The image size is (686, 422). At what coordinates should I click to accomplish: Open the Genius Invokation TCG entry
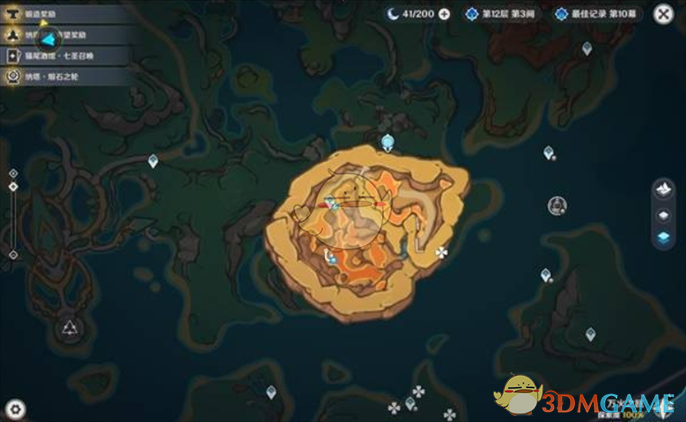pyautogui.click(x=50, y=57)
